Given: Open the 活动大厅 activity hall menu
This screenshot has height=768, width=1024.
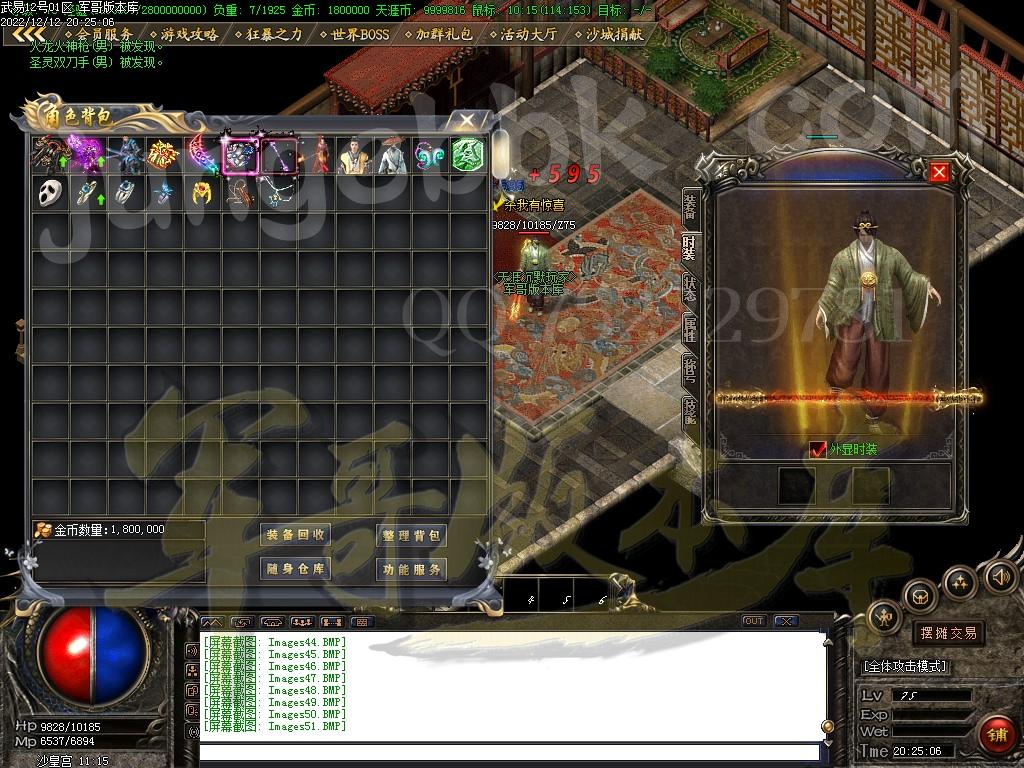Looking at the screenshot, I should click(529, 34).
